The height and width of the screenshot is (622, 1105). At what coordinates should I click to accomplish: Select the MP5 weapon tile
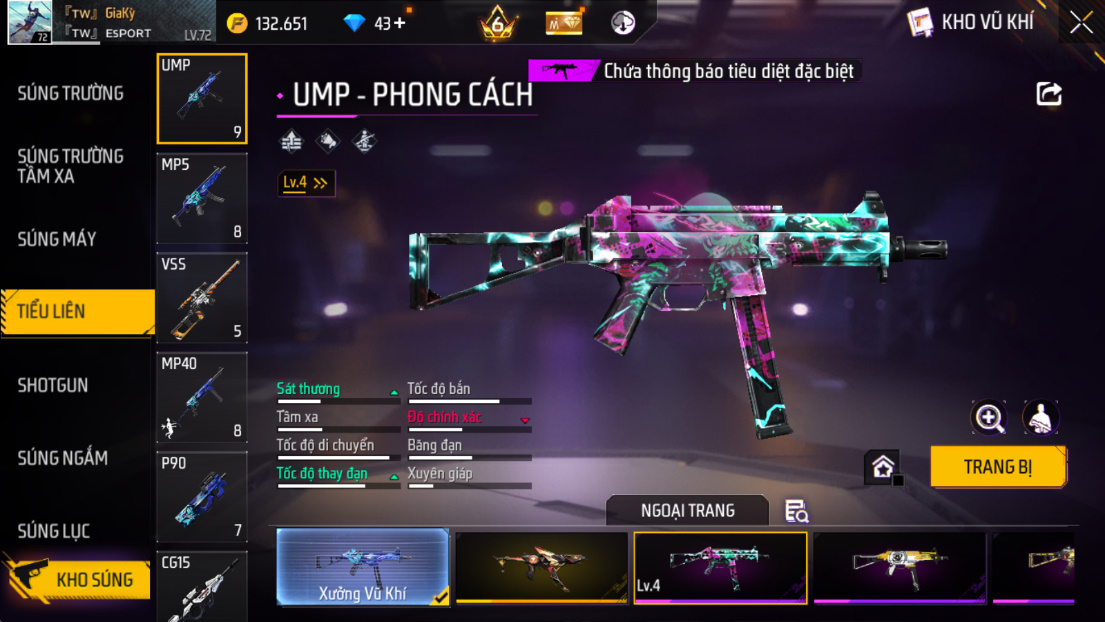click(202, 198)
